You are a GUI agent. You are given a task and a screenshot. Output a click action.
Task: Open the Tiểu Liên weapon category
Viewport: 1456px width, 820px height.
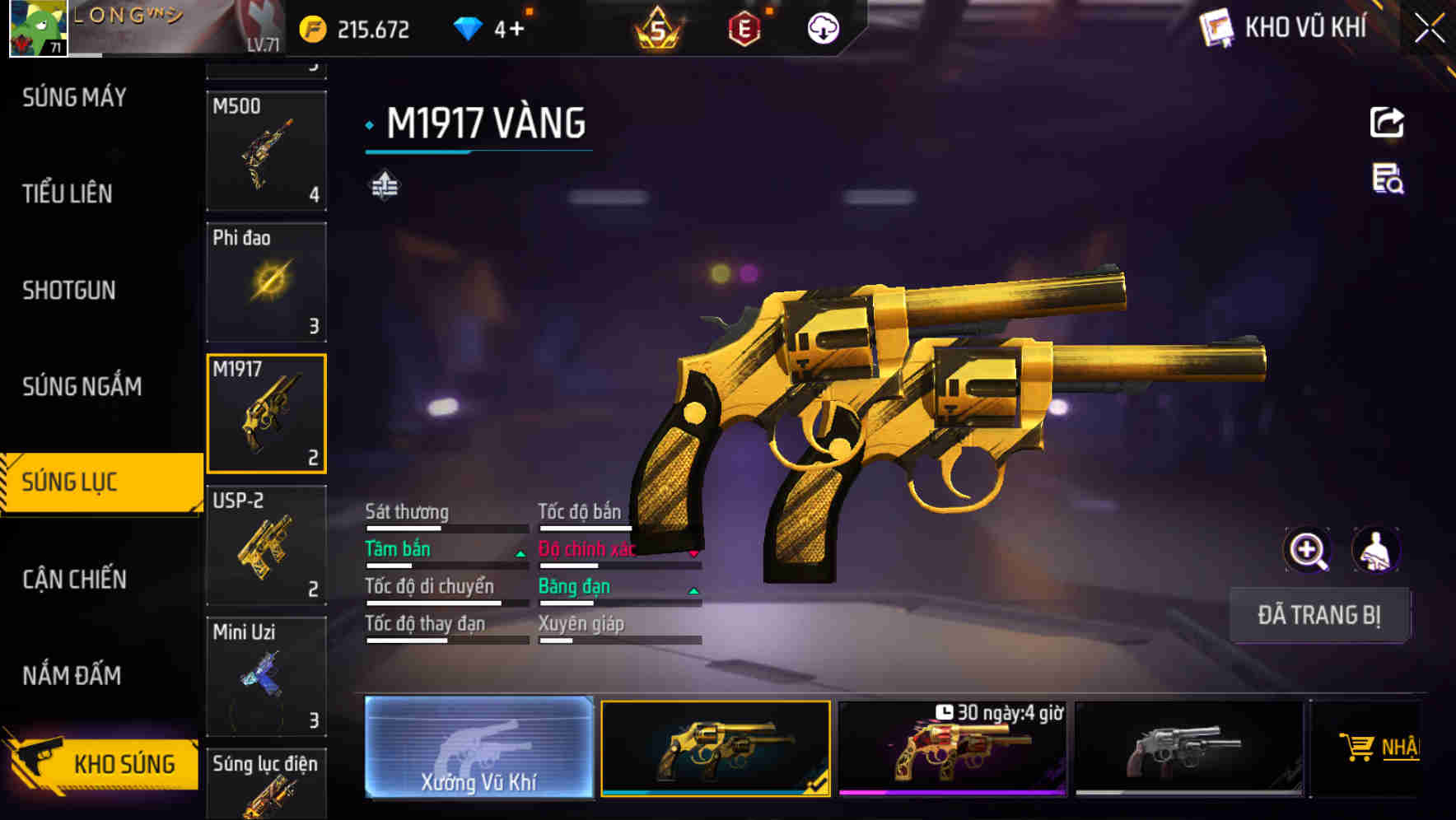(68, 193)
